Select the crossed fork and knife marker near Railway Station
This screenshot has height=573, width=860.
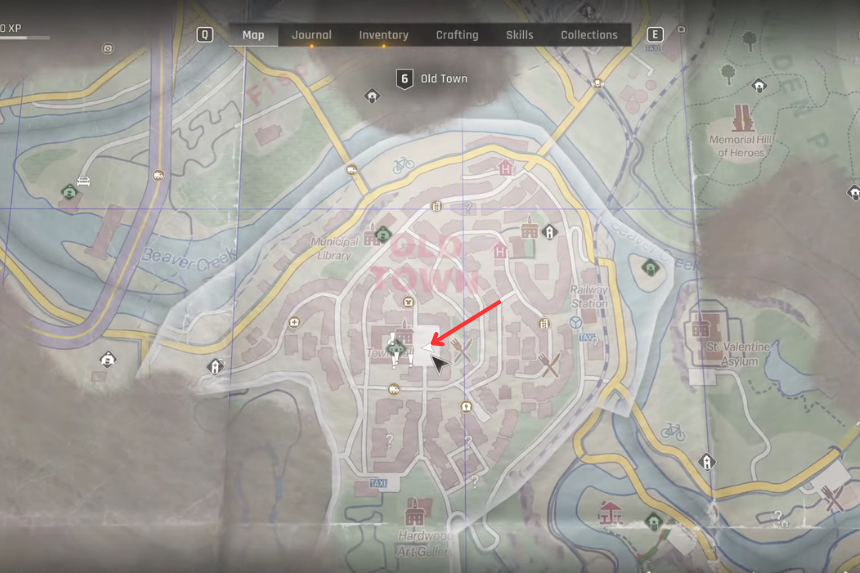[x=549, y=364]
